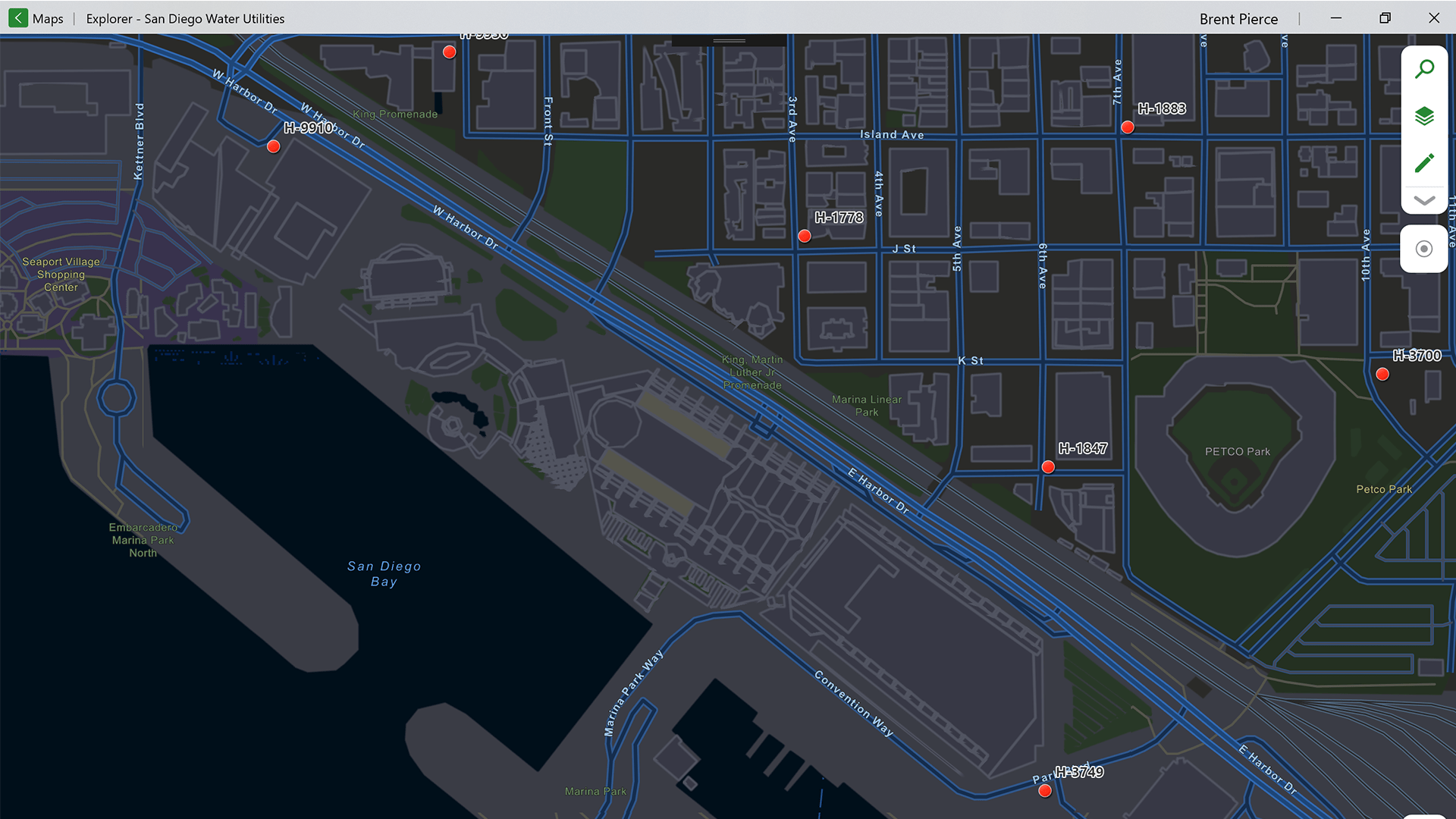Select hydrant marker H-3749 near Marina Park
Screen dimensions: 1456x819
[1044, 790]
